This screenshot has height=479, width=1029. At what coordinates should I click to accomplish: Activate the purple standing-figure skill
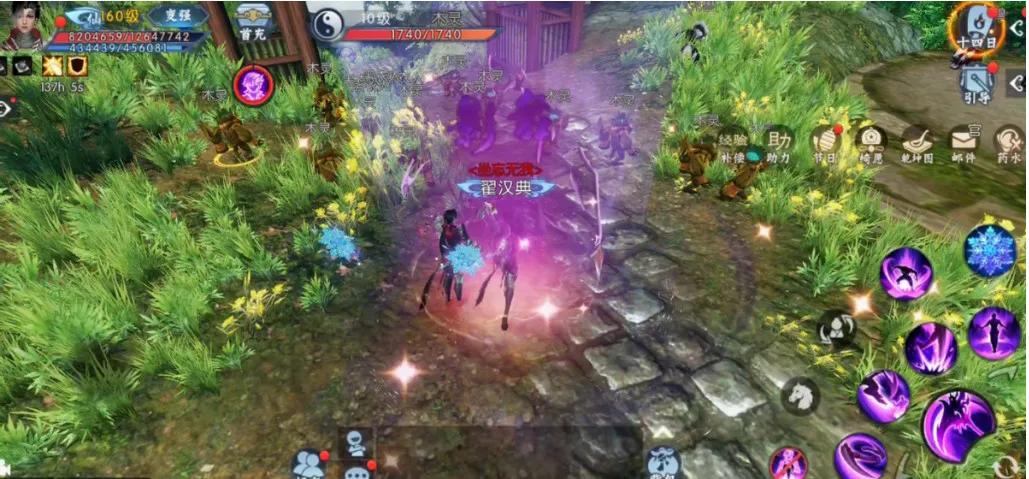[993, 332]
